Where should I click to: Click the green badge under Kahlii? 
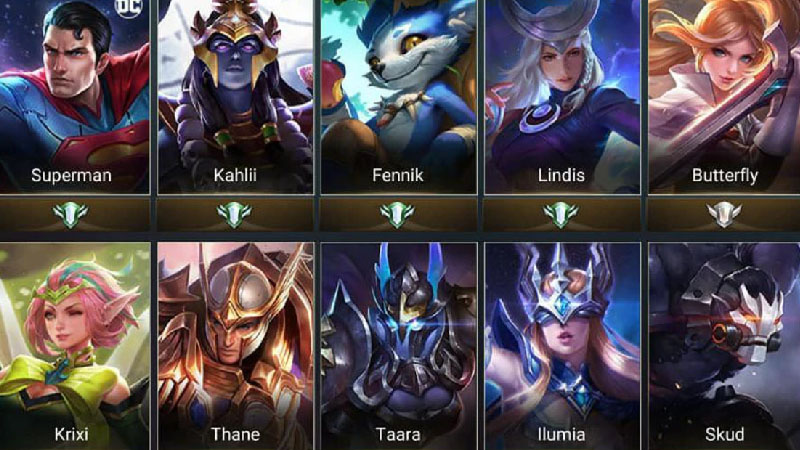[234, 214]
